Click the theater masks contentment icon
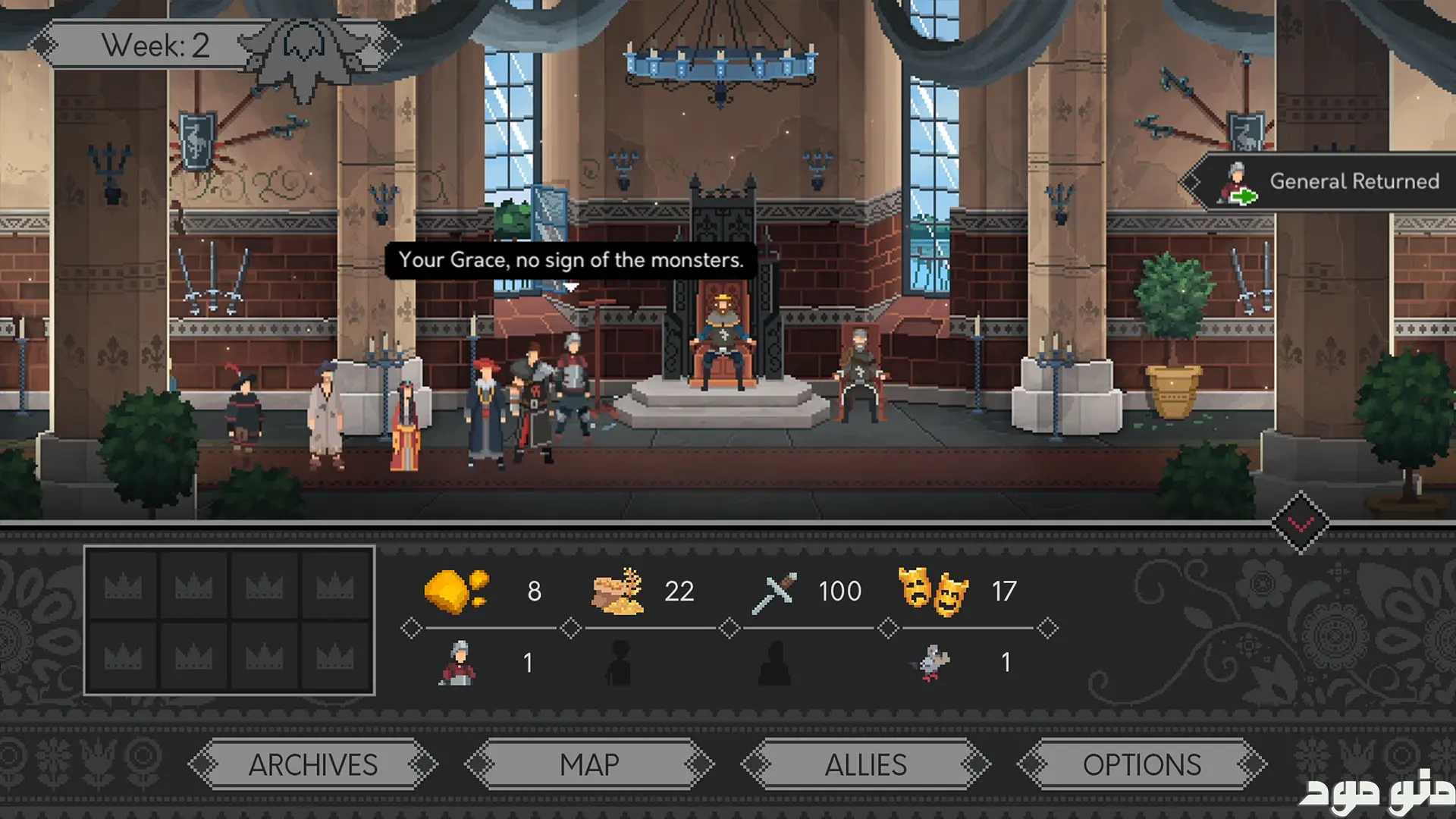 pyautogui.click(x=933, y=591)
